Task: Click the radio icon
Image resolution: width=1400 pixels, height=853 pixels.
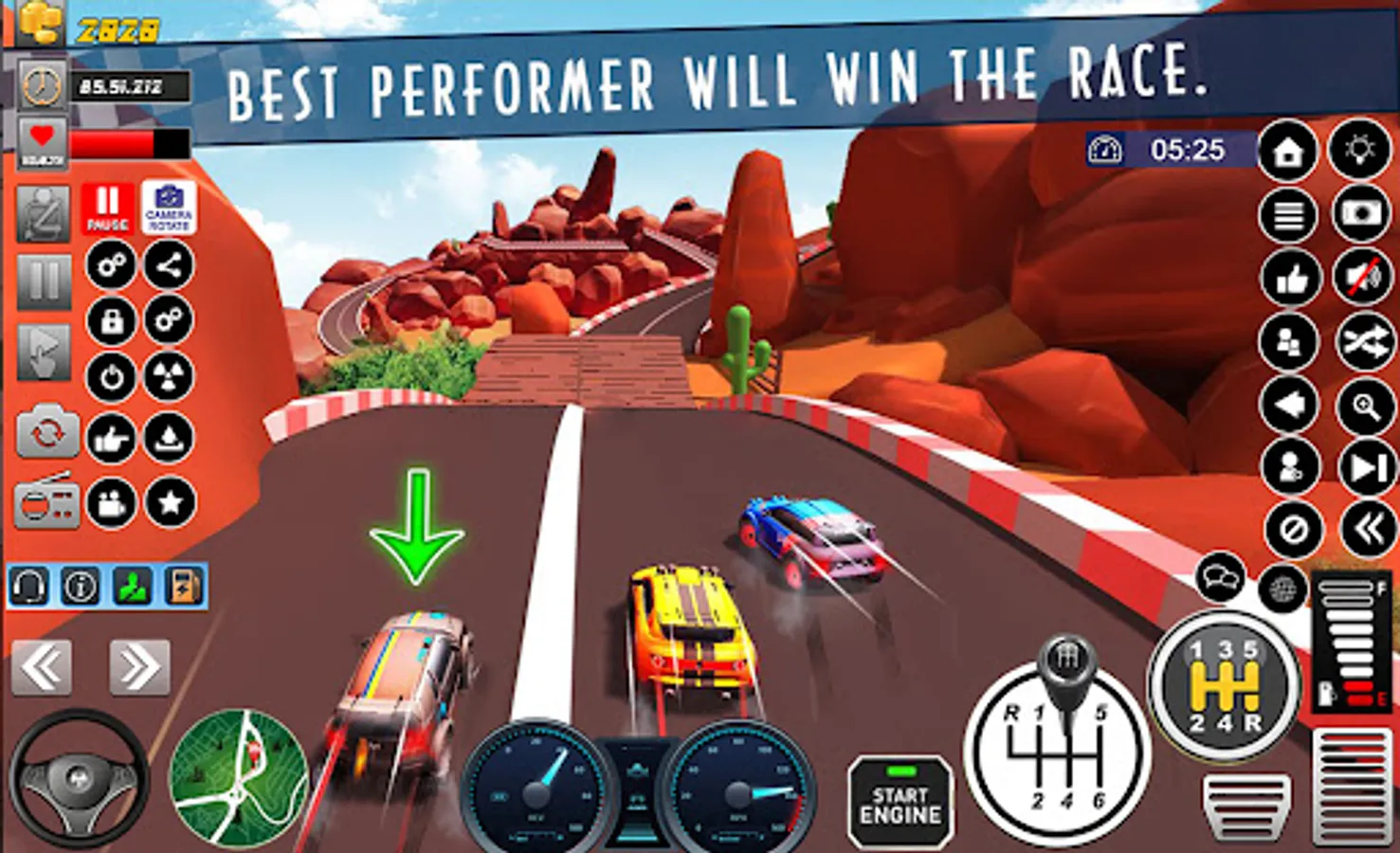Action: tap(45, 501)
